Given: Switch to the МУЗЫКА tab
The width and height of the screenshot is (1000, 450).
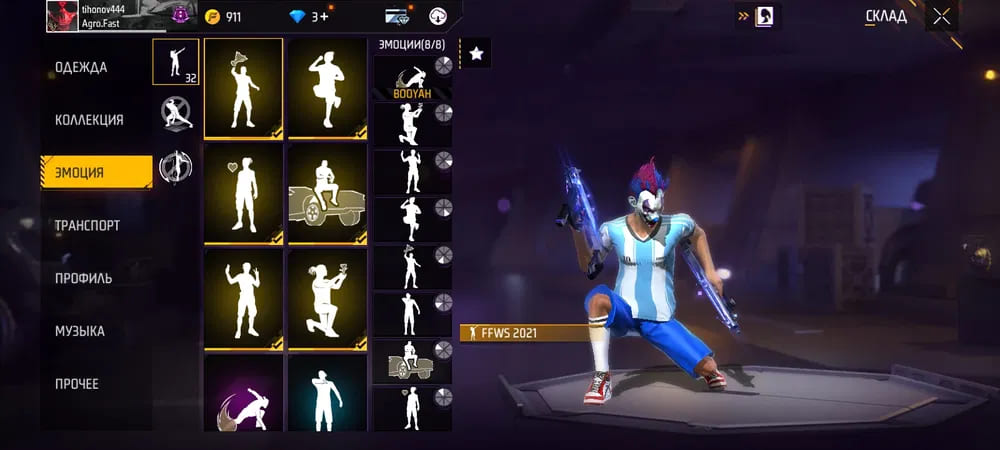Looking at the screenshot, I should 80,331.
